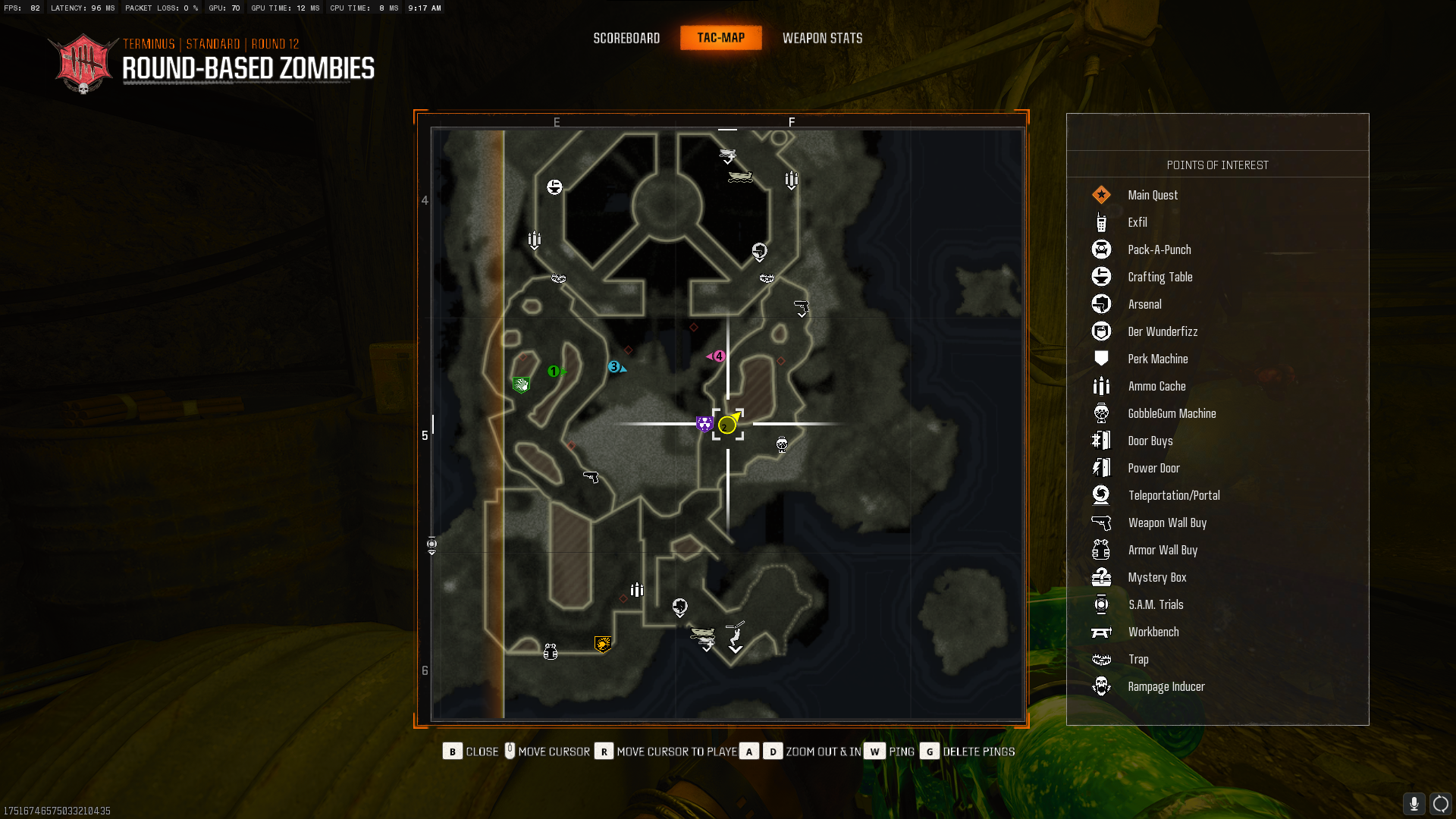Switch to the Scoreboard tab
1456x819 pixels.
(626, 38)
